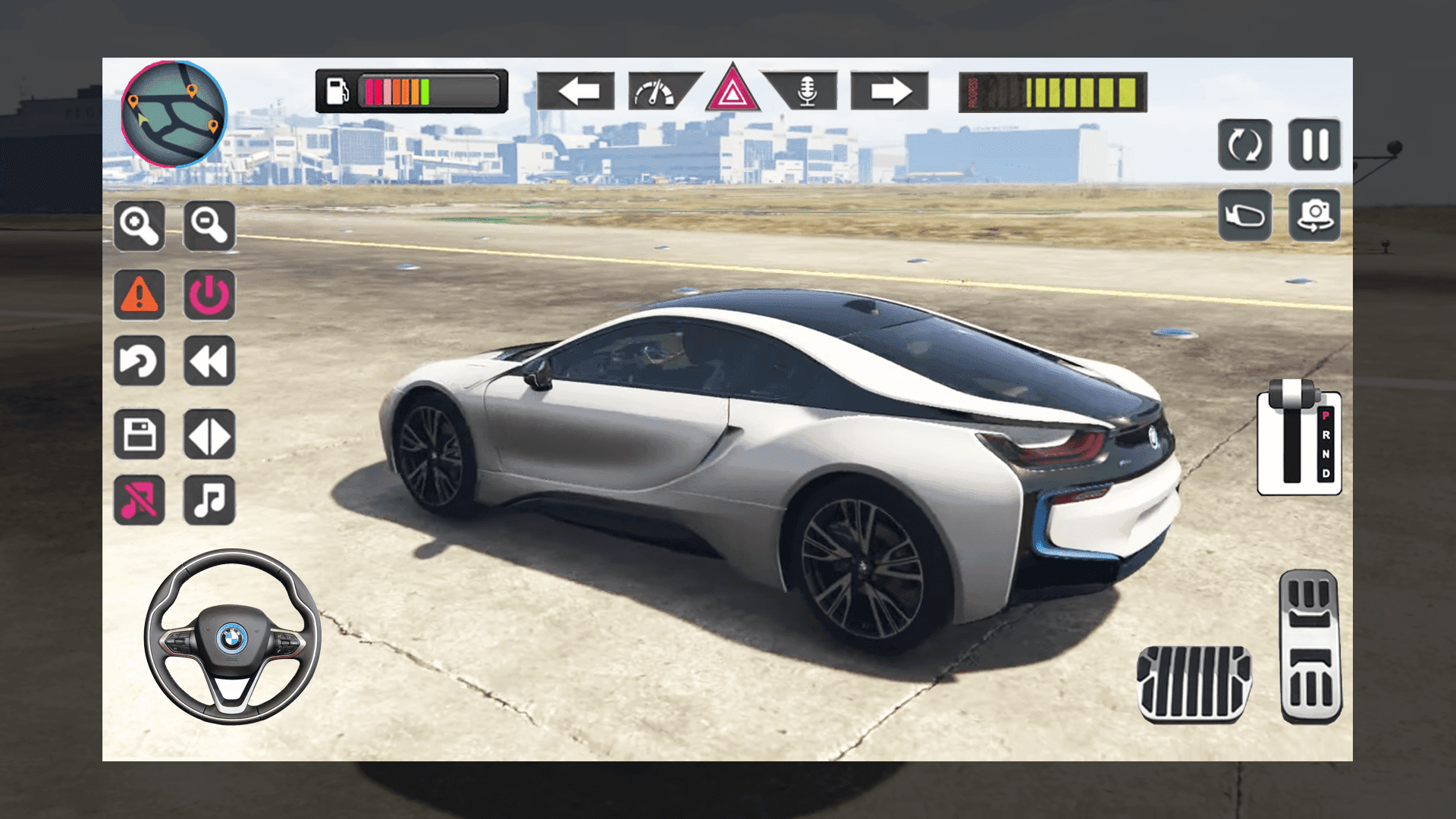Zoom in using the magnifier plus

point(139,227)
